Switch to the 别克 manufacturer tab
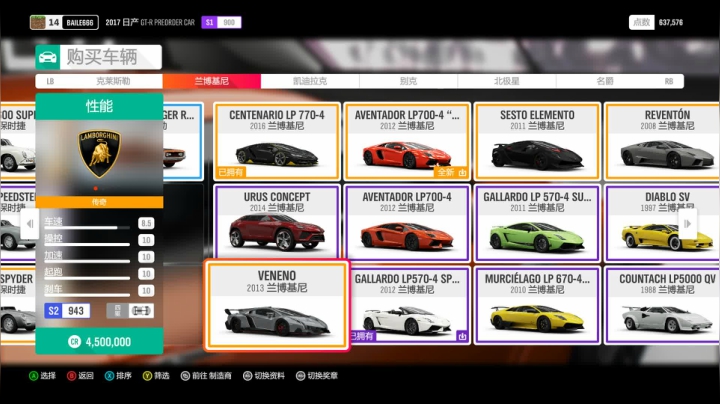720x404 pixels. pos(408,81)
